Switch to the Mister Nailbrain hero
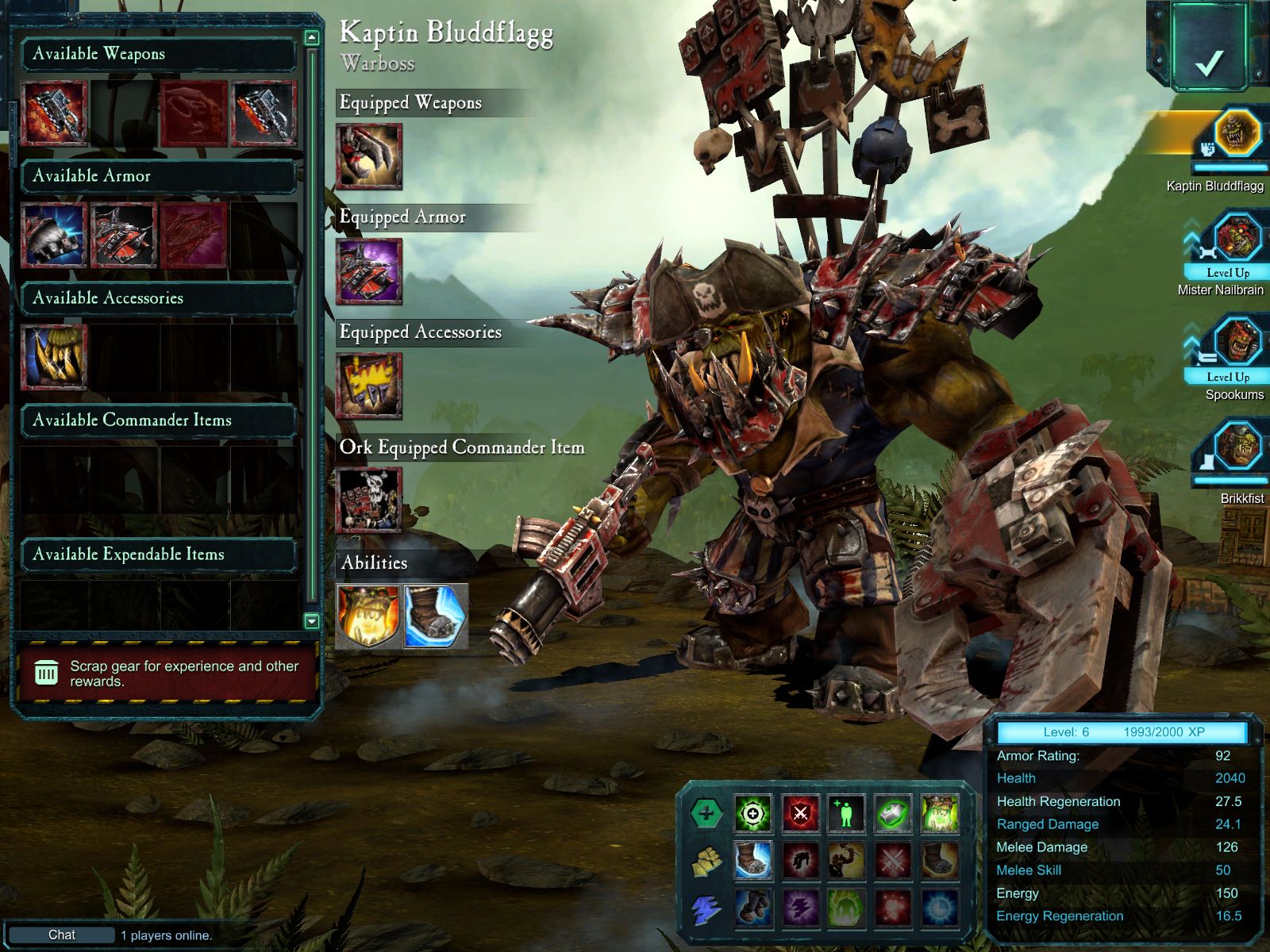Screen dimensions: 1270x952 coord(1237,237)
